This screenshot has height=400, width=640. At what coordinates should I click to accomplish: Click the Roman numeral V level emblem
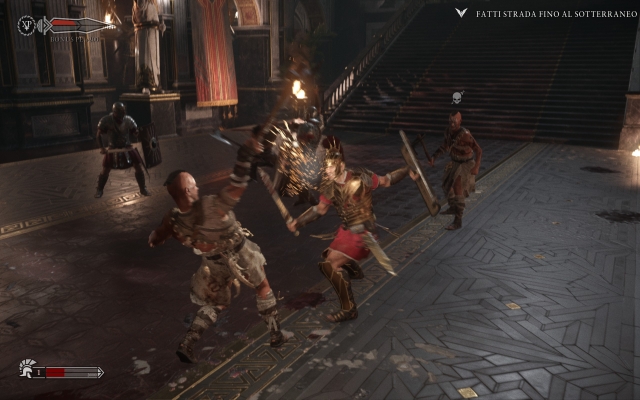pos(27,25)
